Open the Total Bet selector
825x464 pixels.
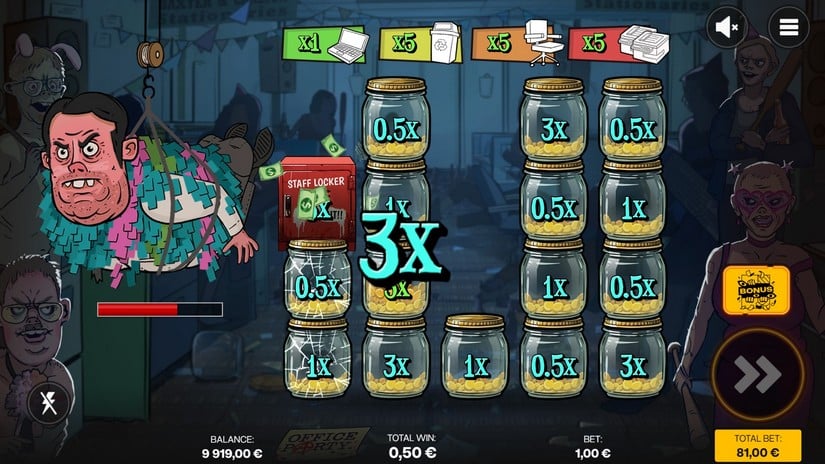pyautogui.click(x=757, y=445)
